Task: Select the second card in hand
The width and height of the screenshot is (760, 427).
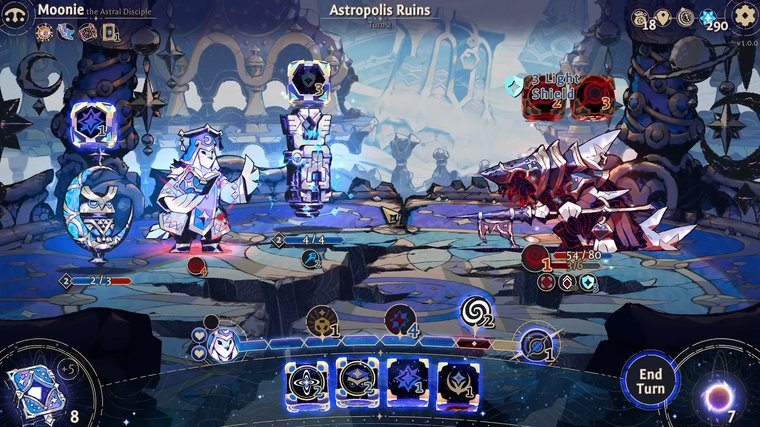Action: tap(356, 384)
